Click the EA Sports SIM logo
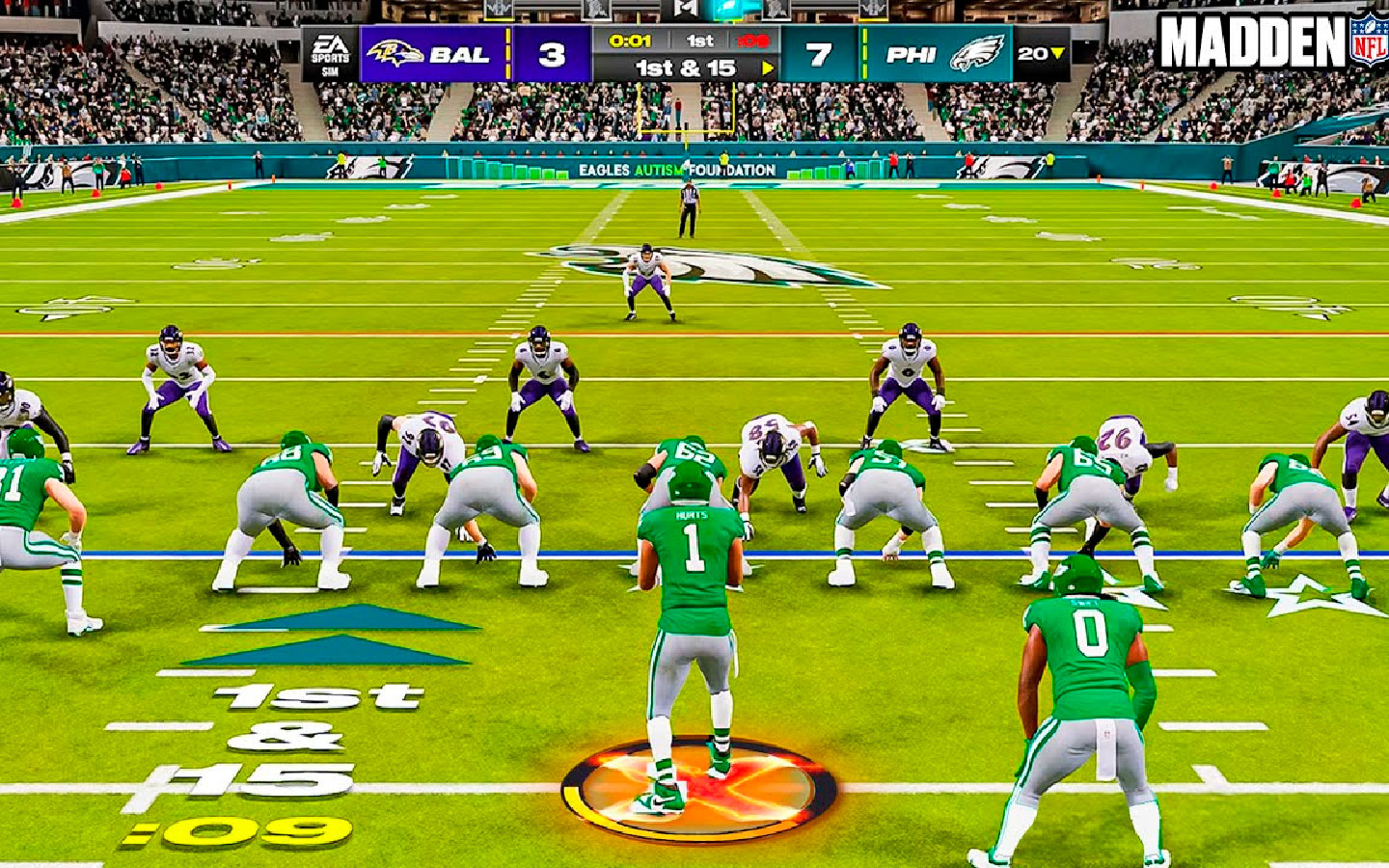The height and width of the screenshot is (868, 1389). (330, 54)
